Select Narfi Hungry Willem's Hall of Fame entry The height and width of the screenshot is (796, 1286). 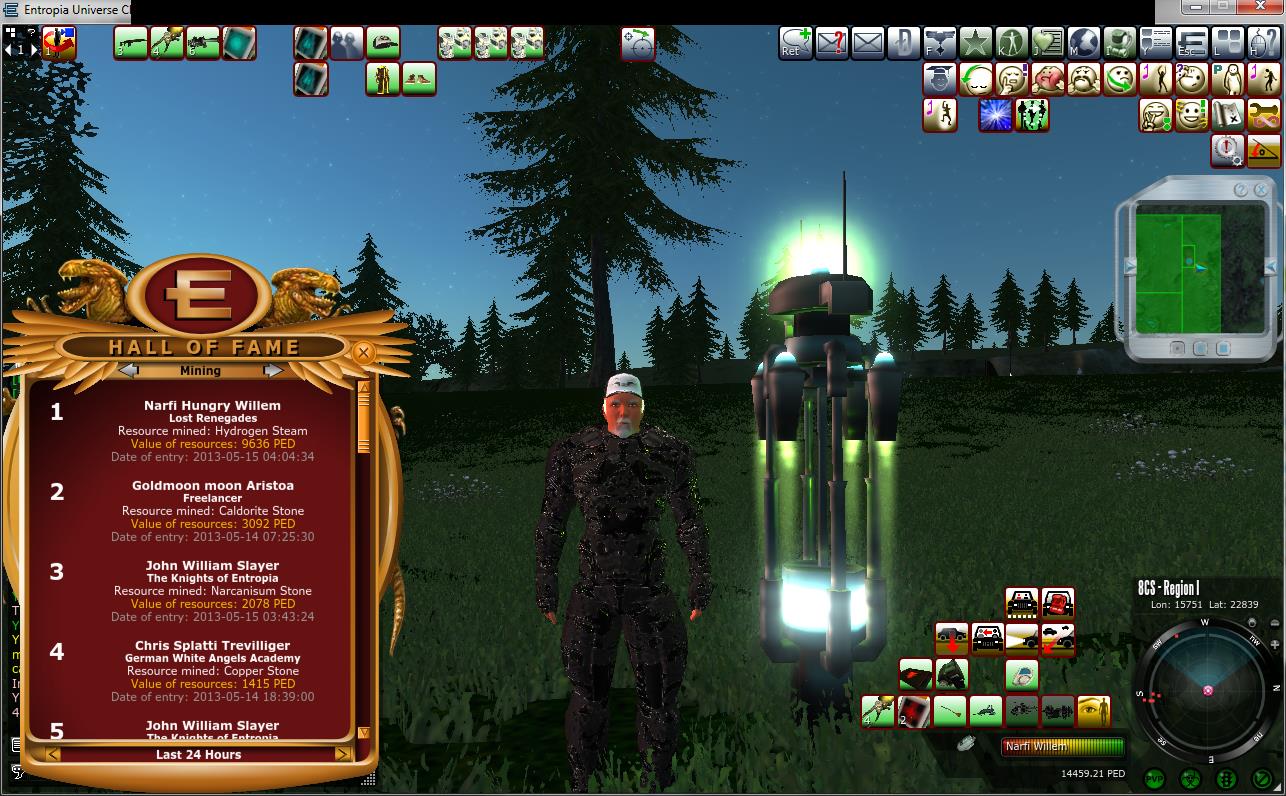[212, 431]
